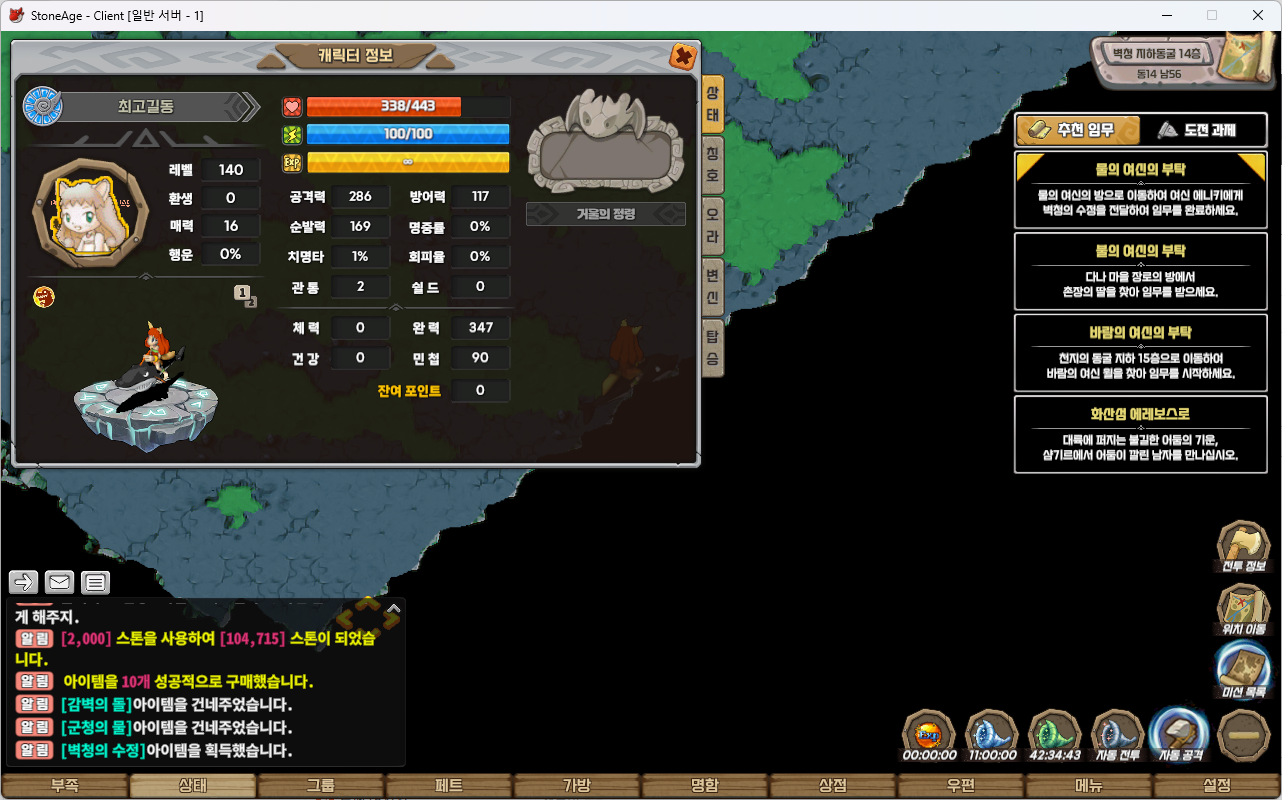
Task: Choose the 바람의 여신의 부탁 quest entry
Action: tap(1140, 353)
